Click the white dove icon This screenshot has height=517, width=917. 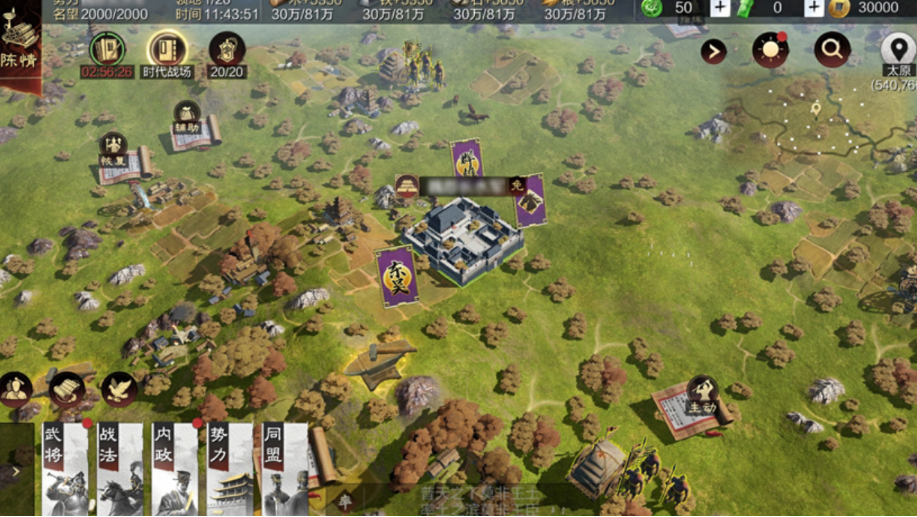[x=118, y=388]
